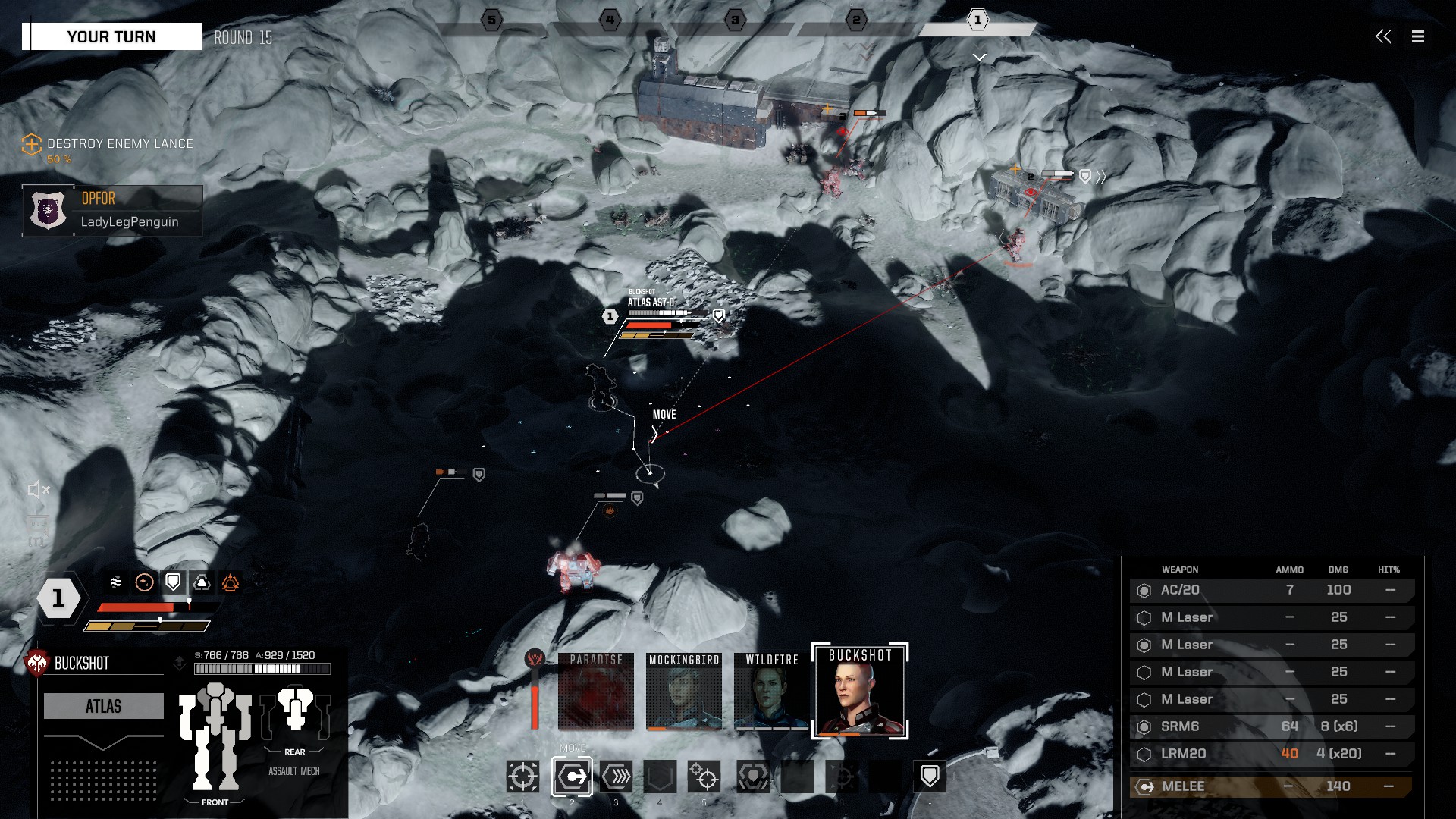Image resolution: width=1456 pixels, height=819 pixels.
Task: Choose the Buckshot pilot portrait
Action: tap(860, 691)
